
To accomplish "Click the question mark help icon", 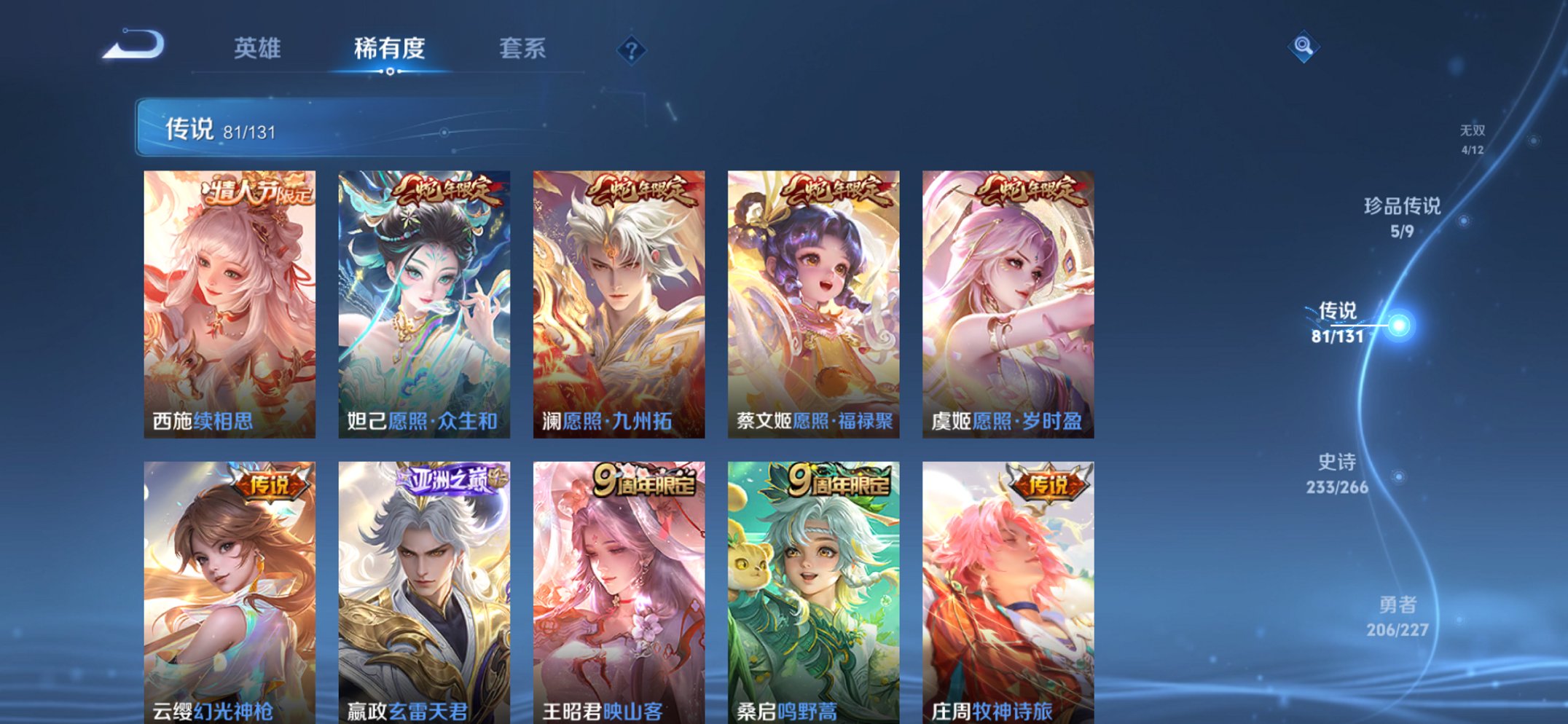I will (x=632, y=50).
